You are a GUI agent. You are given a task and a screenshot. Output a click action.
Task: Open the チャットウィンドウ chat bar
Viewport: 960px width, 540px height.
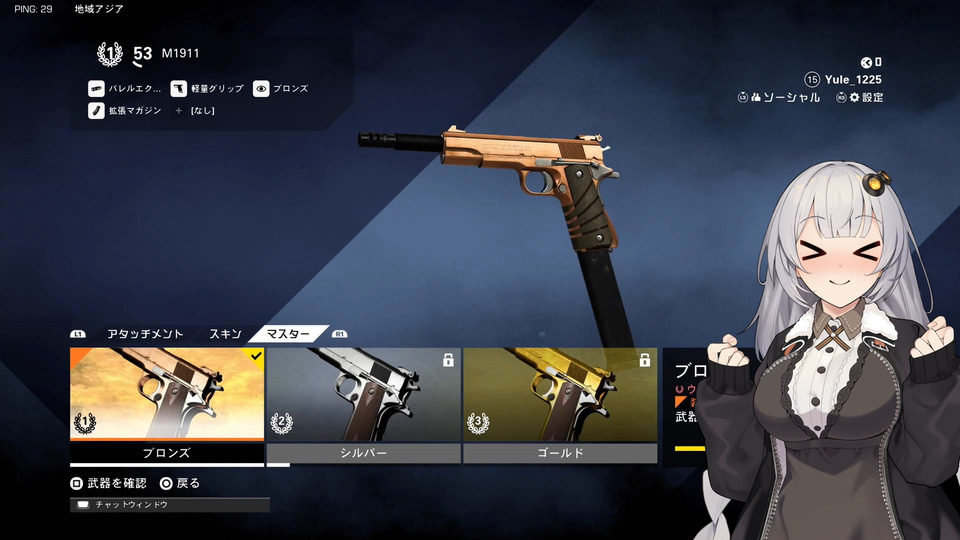170,505
